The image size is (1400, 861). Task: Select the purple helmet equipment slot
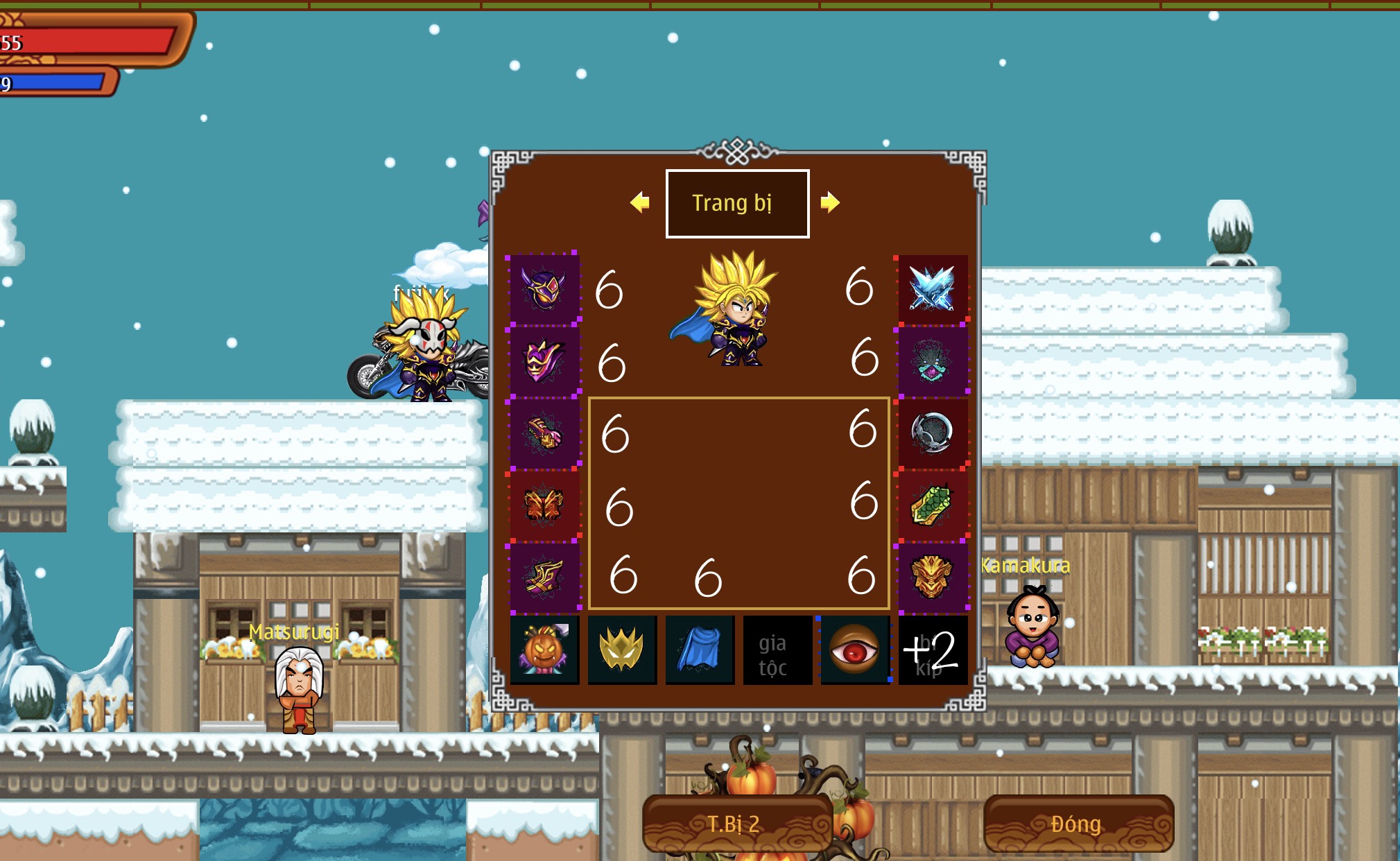544,288
